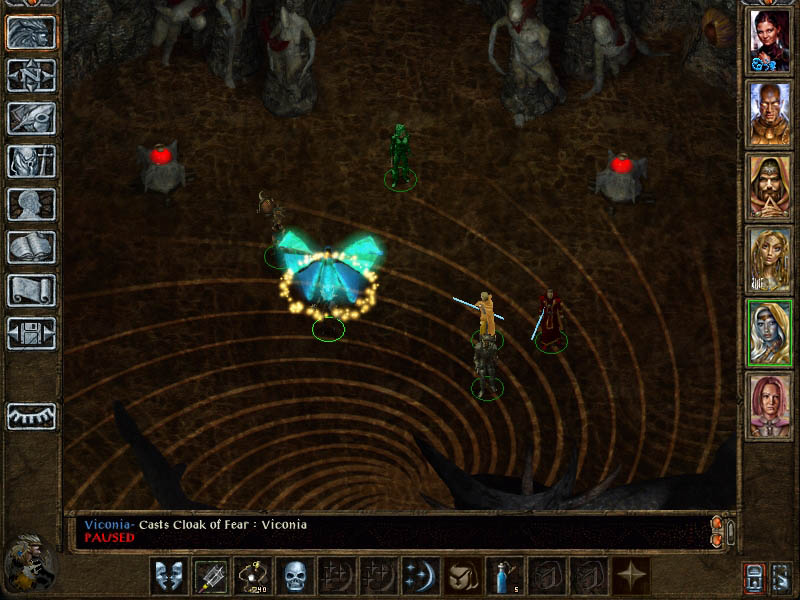Screen dimensions: 800x600
Task: Select Viconia's green-highlighted portrait
Action: point(770,334)
